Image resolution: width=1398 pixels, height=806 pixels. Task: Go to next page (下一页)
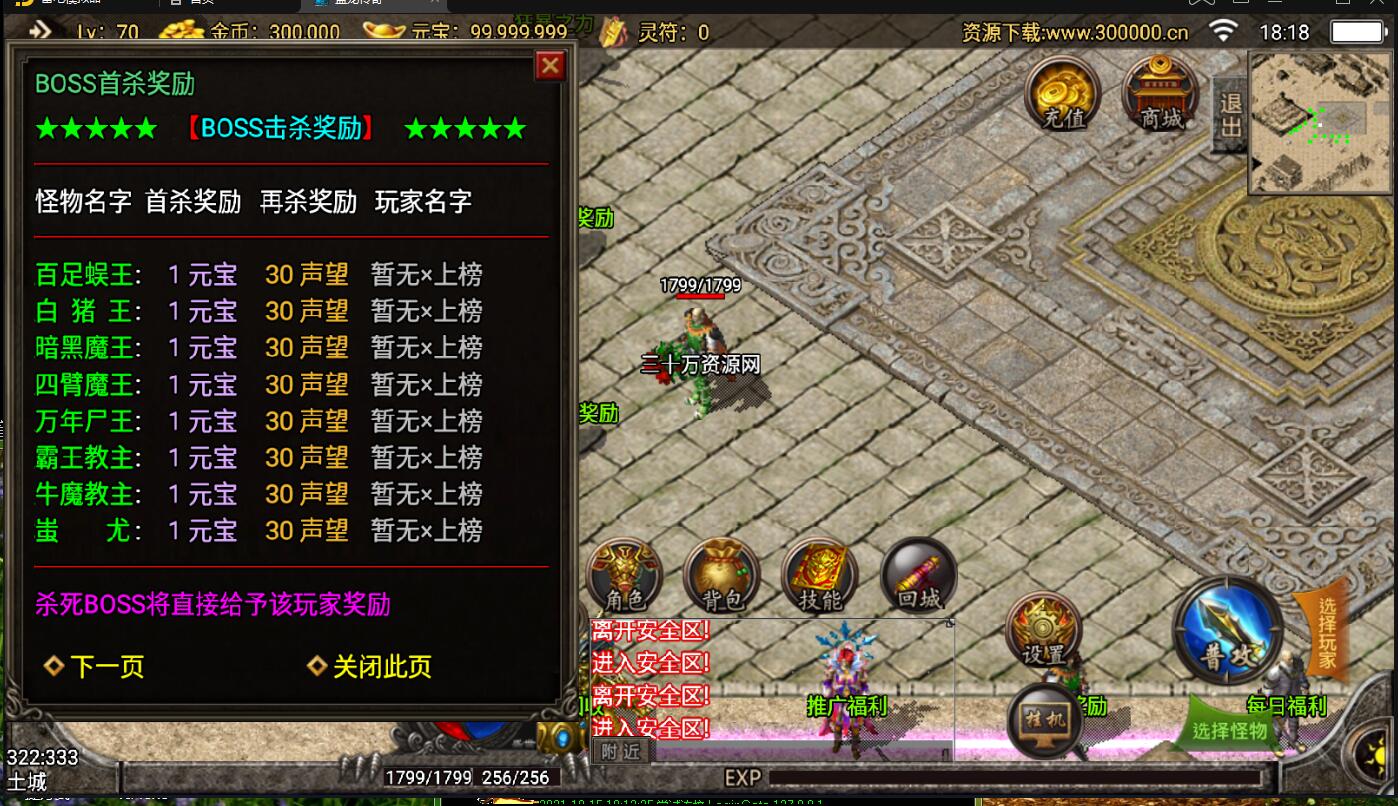[96, 667]
